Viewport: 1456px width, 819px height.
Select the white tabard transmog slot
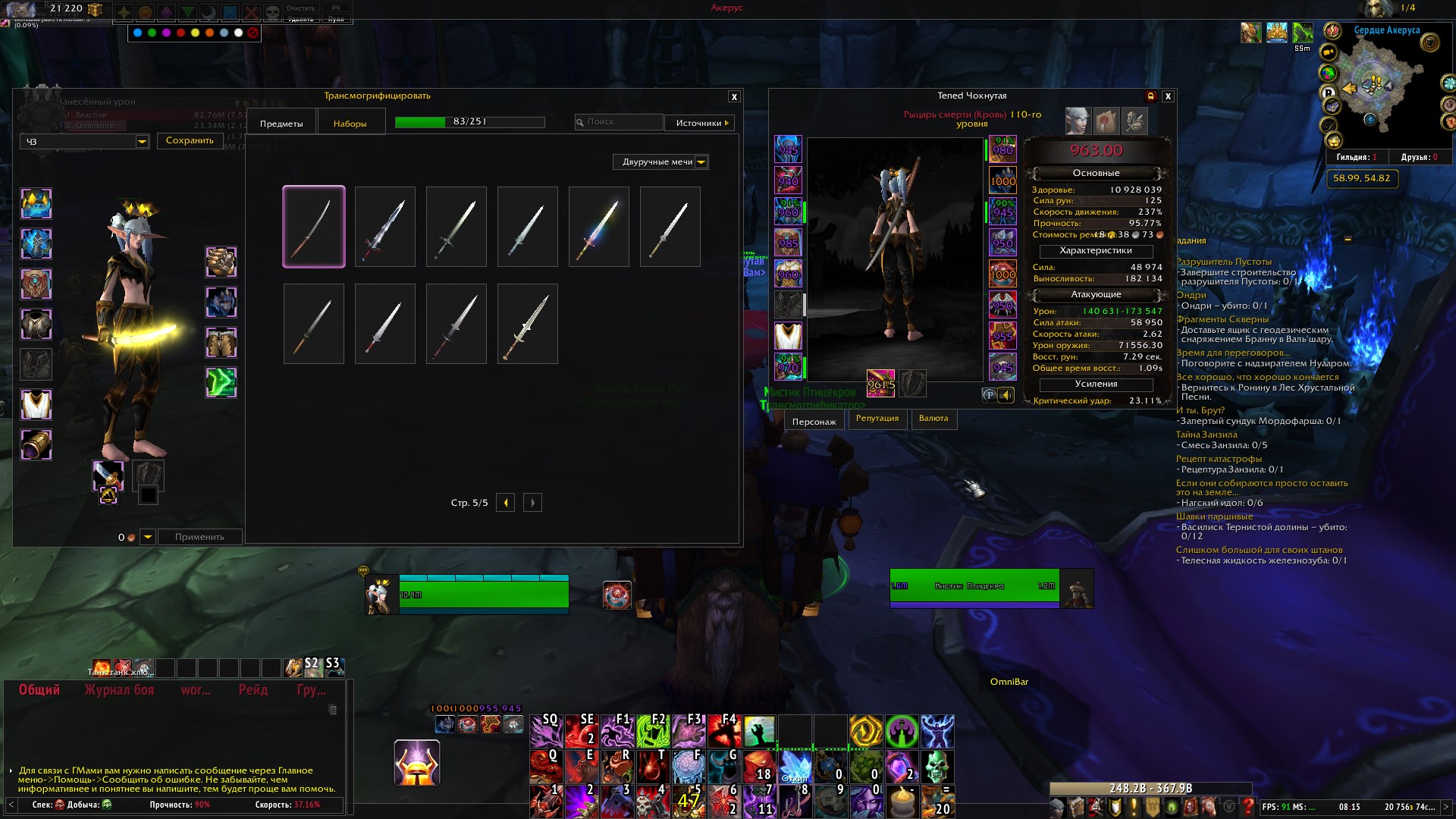pyautogui.click(x=36, y=404)
